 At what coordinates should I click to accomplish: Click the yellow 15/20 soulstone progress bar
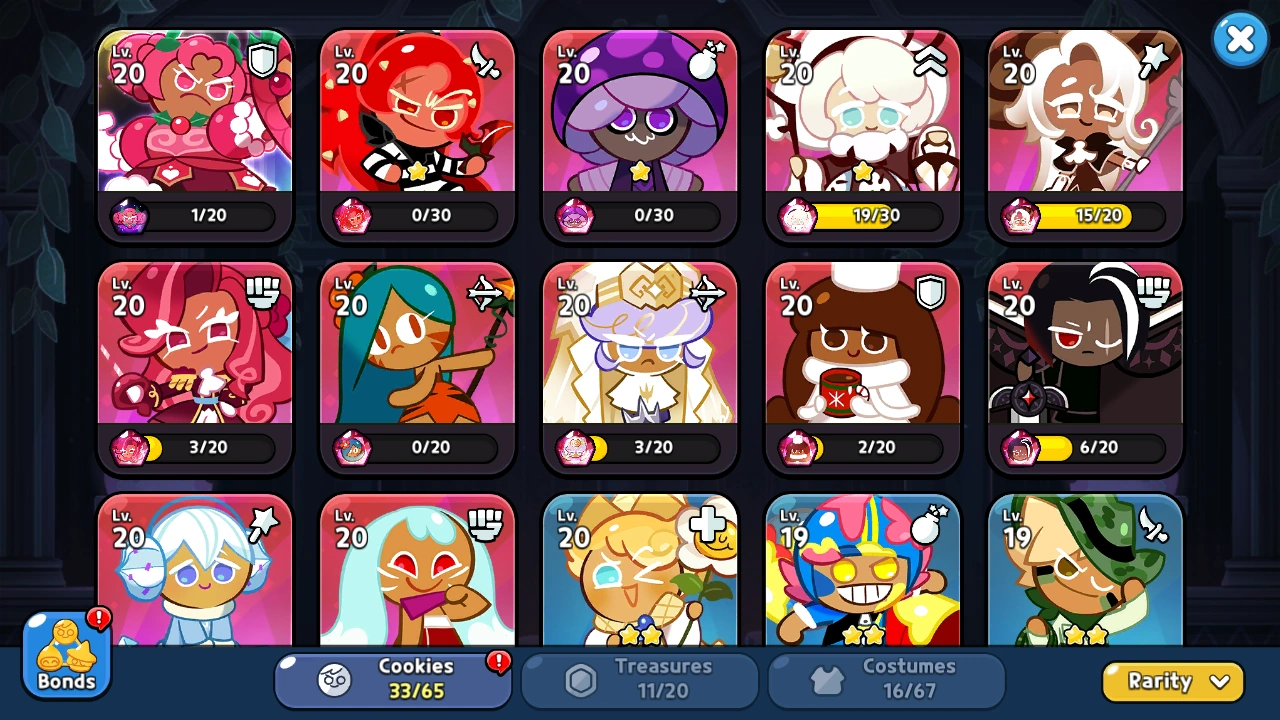1095,215
